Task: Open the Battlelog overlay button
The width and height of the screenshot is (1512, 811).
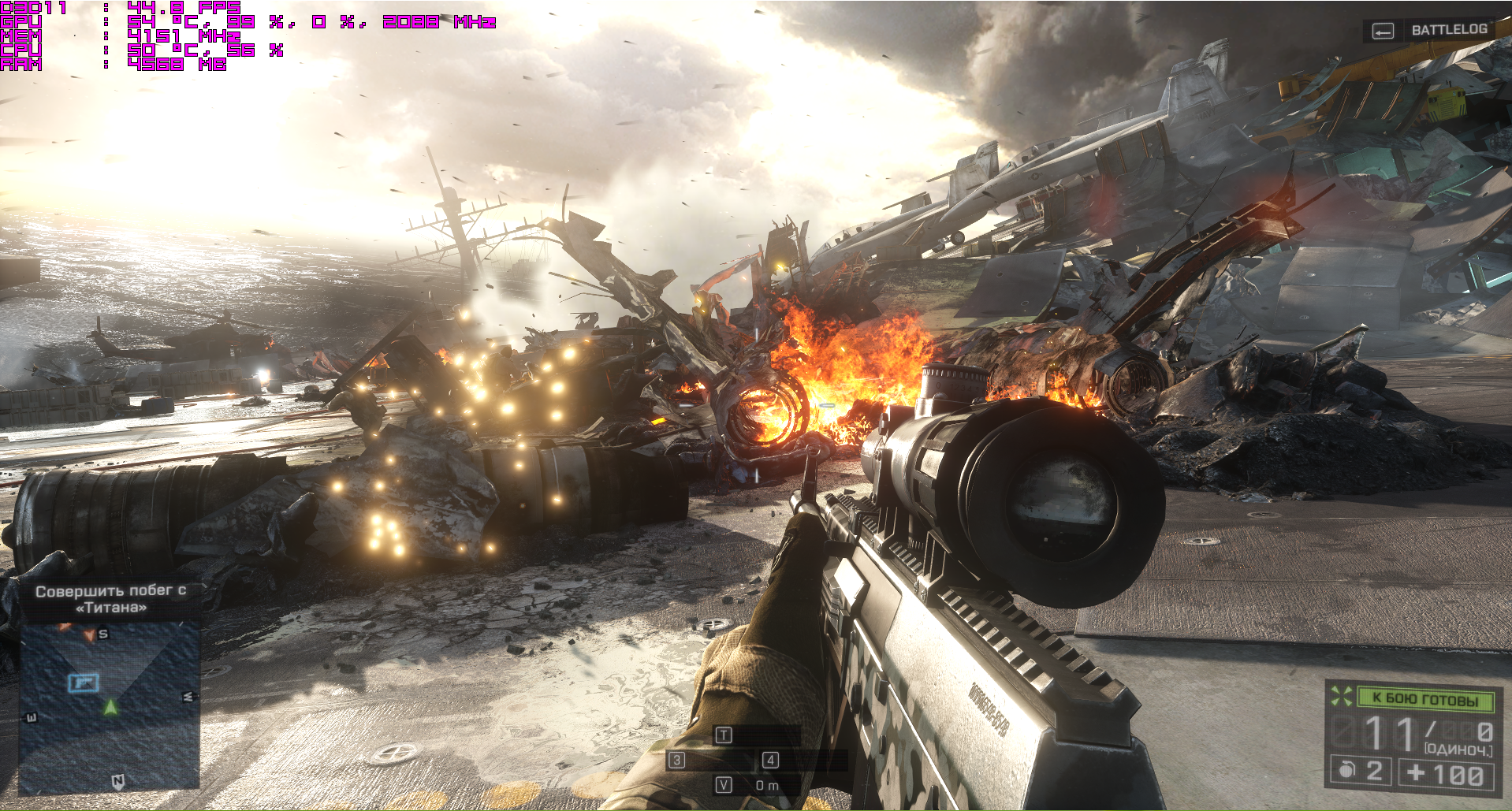Action: coord(1428,30)
